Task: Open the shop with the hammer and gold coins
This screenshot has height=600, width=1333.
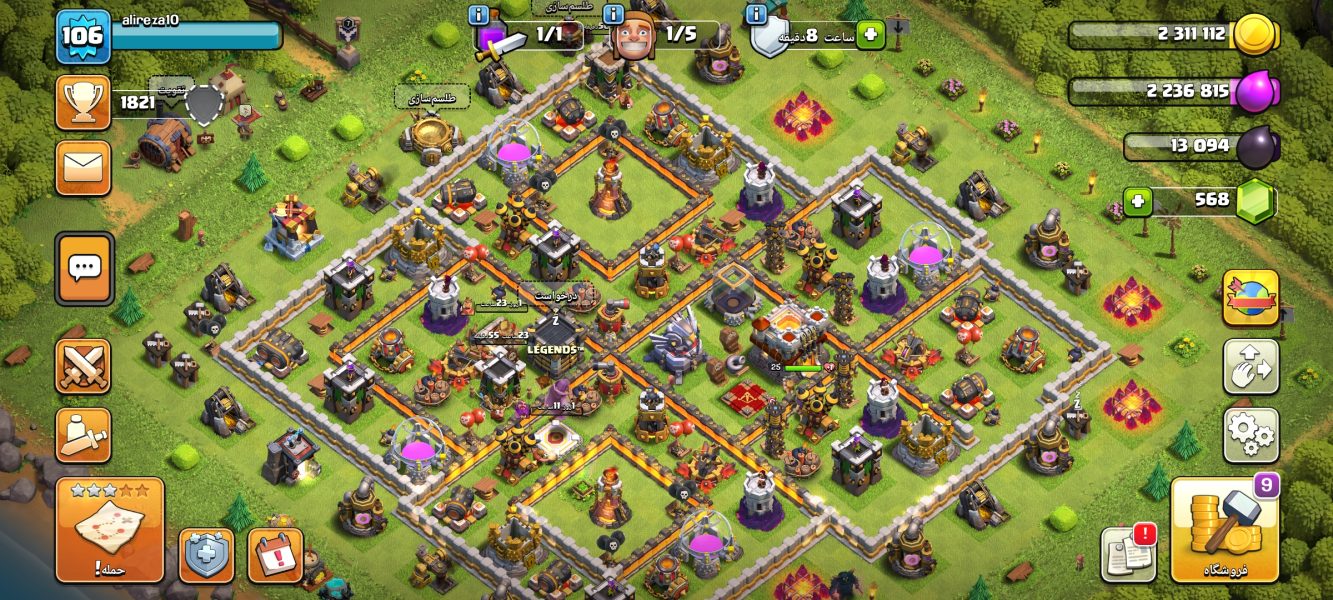Action: coord(1224,530)
